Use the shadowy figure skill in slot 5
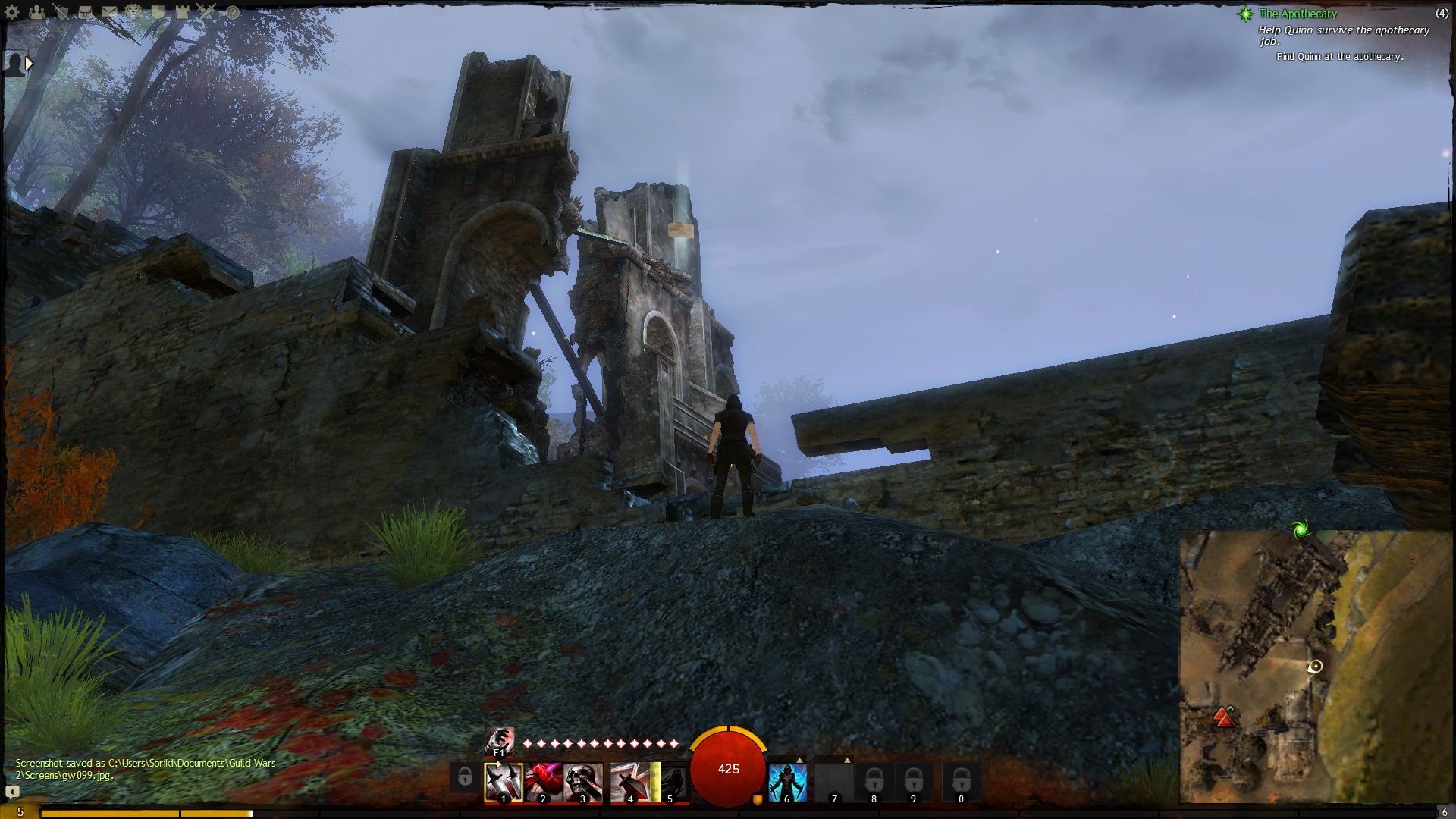This screenshot has height=819, width=1456. click(x=670, y=781)
